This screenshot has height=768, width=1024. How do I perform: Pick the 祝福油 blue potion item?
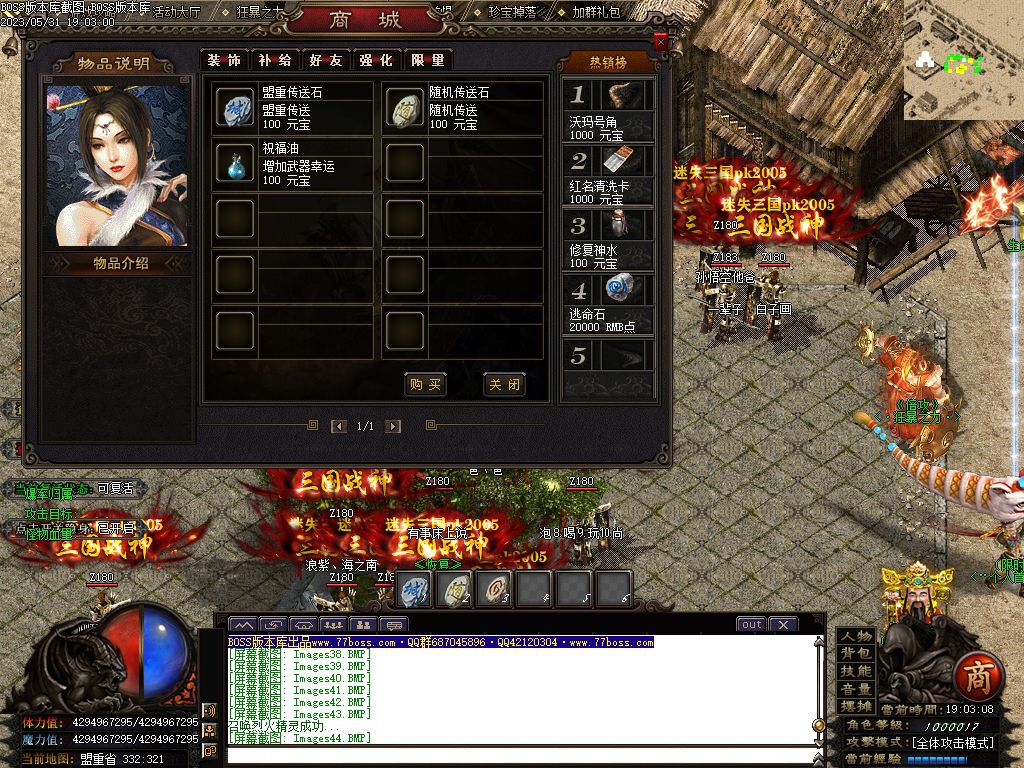click(236, 163)
